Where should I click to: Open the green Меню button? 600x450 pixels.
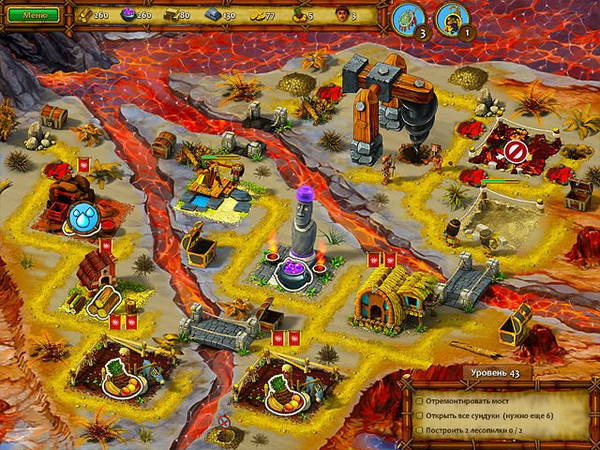[x=33, y=15]
